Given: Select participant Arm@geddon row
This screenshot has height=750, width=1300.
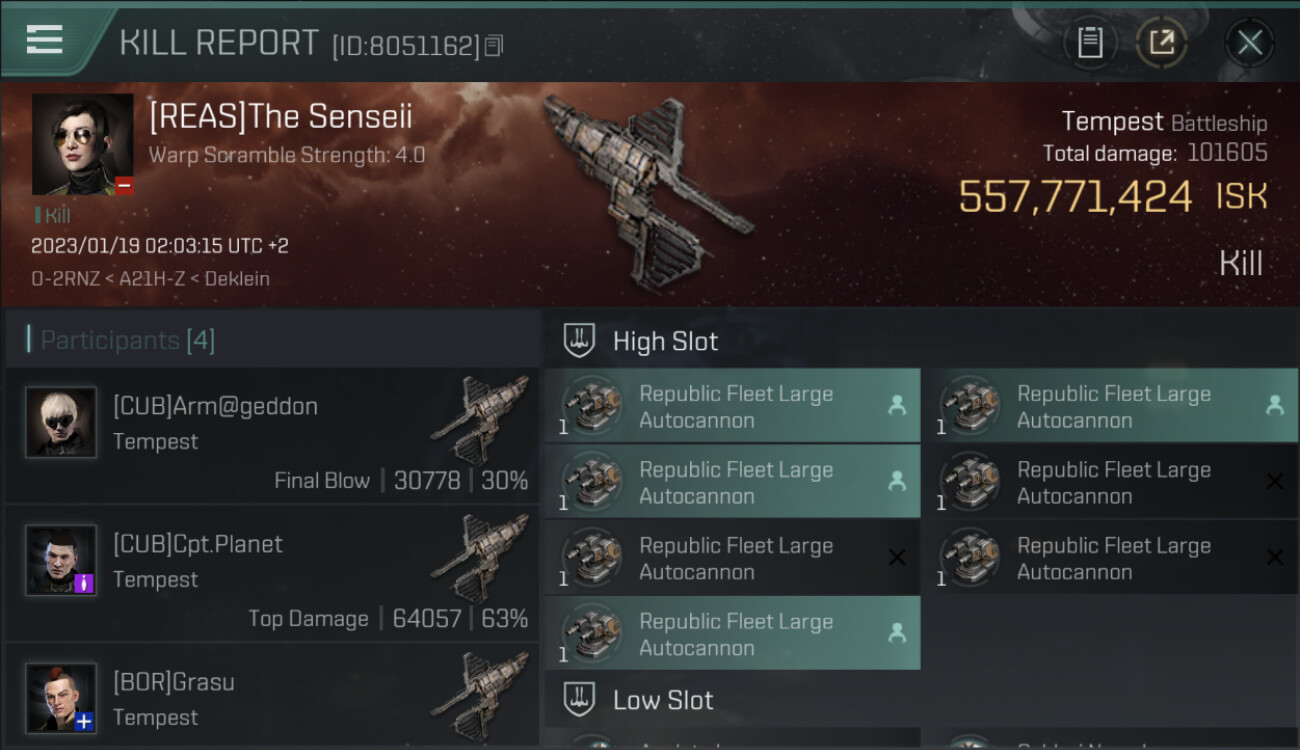Looking at the screenshot, I should [272, 436].
